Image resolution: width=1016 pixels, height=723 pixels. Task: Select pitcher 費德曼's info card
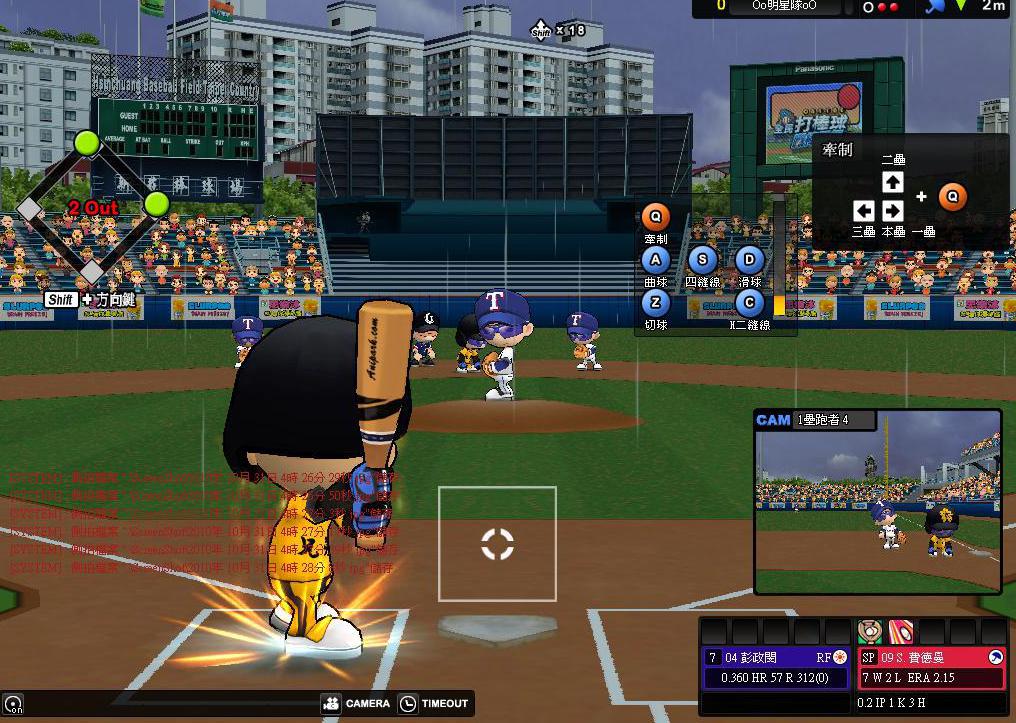tap(931, 668)
